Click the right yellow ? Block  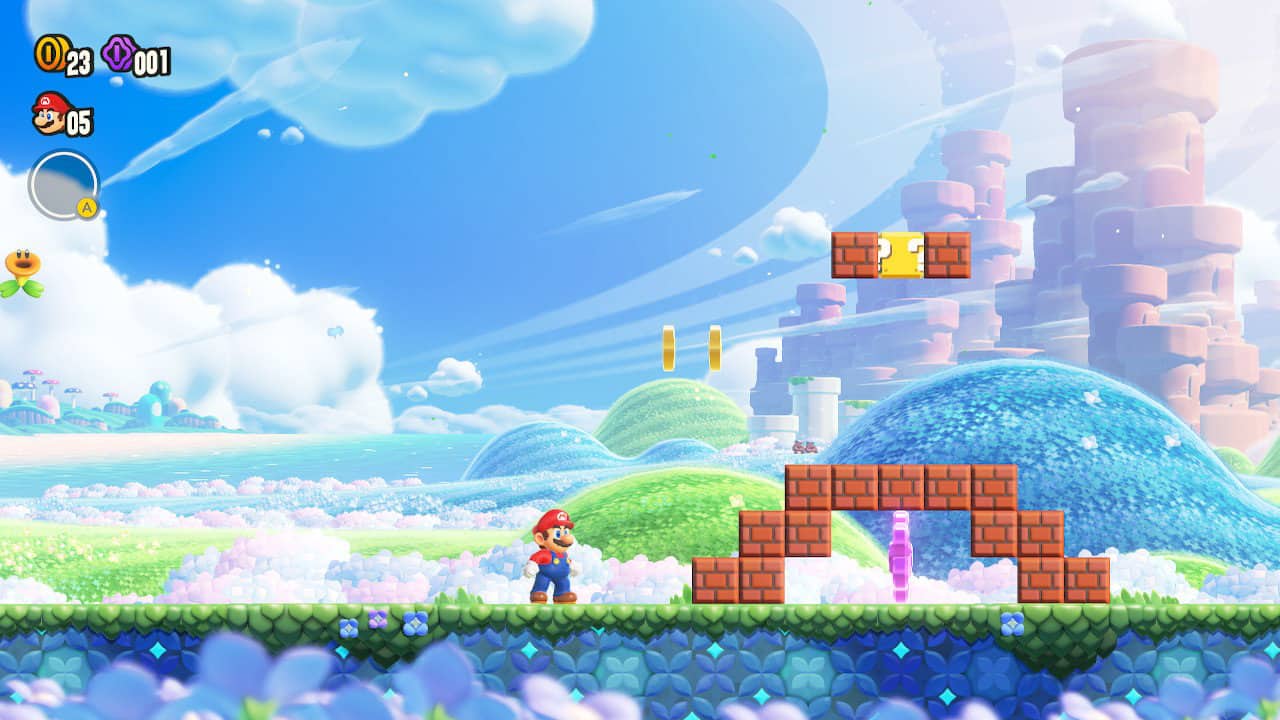(912, 256)
